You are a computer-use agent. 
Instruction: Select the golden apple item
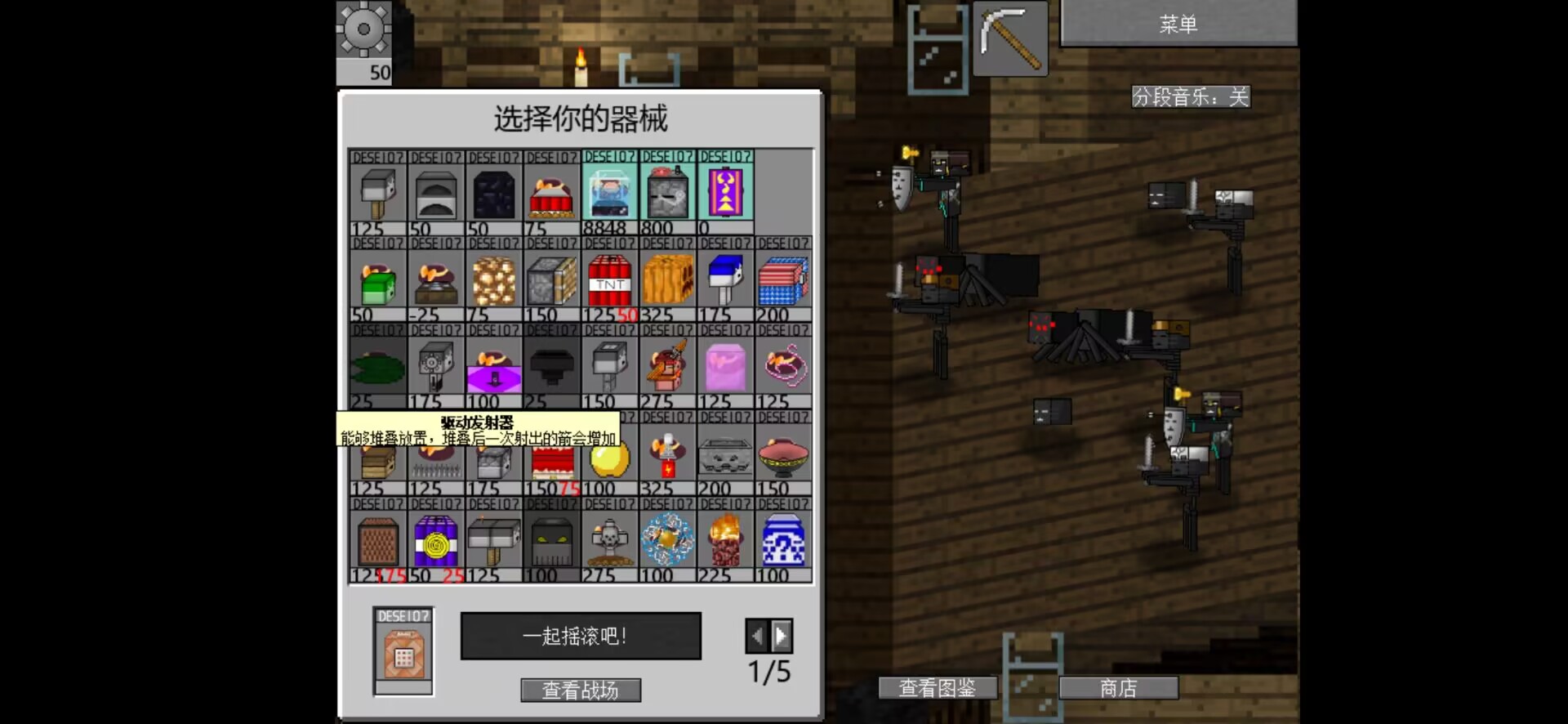point(609,458)
